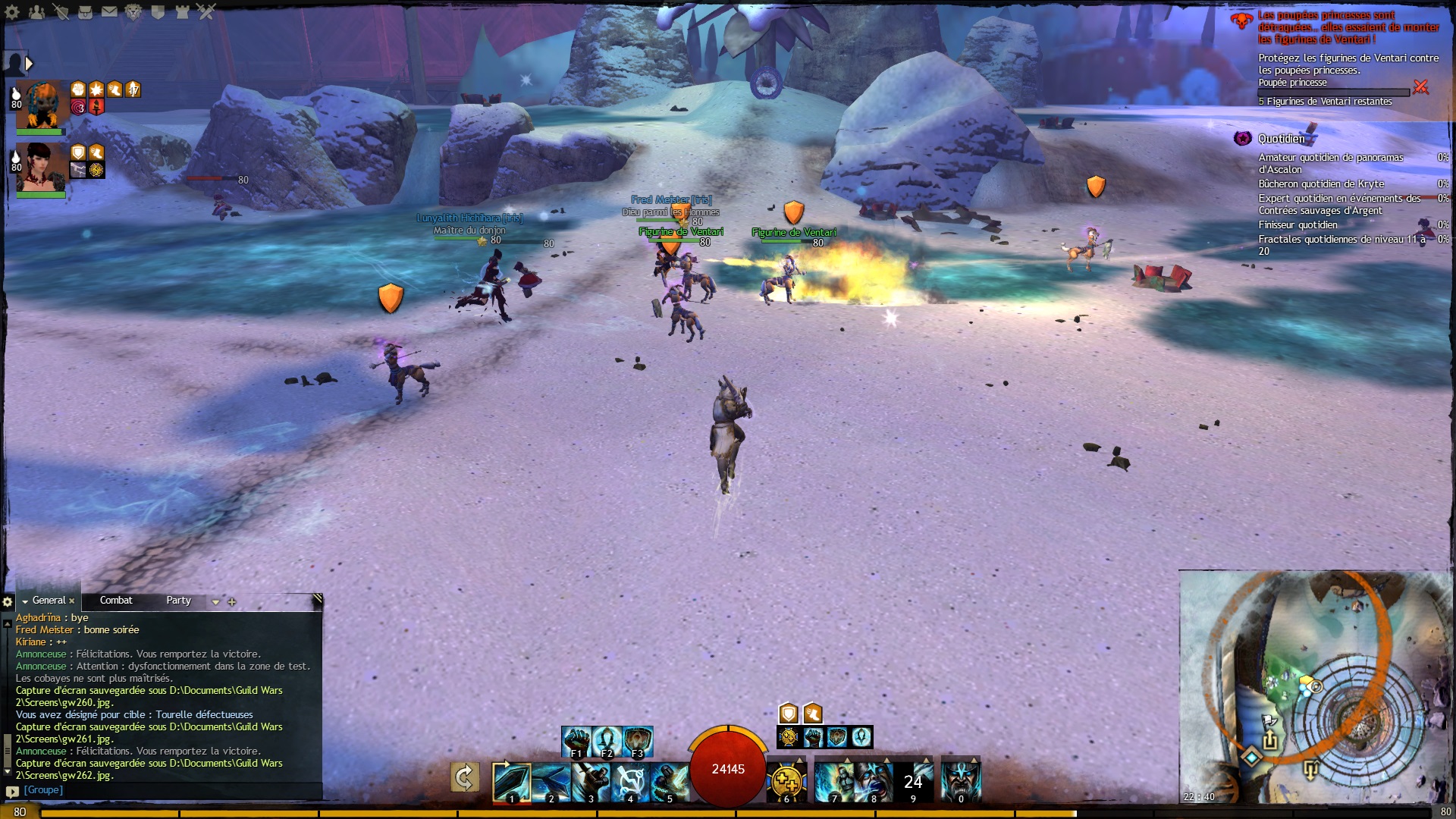Screen dimensions: 1456x819
Task: Switch to the Combat chat tab
Action: [x=116, y=601]
